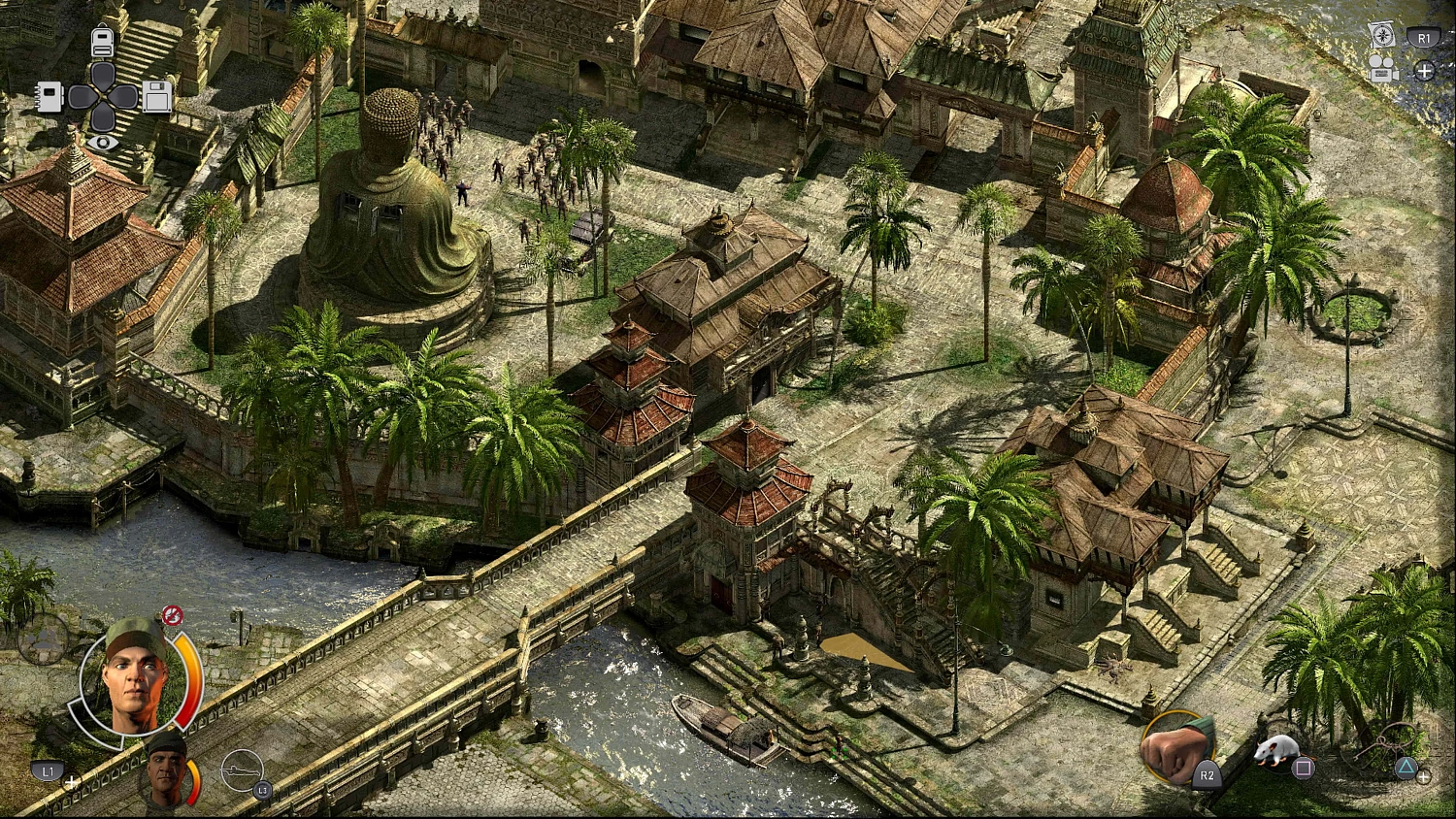Image resolution: width=1456 pixels, height=819 pixels.
Task: Open the compass map icon top right
Action: 1383,35
